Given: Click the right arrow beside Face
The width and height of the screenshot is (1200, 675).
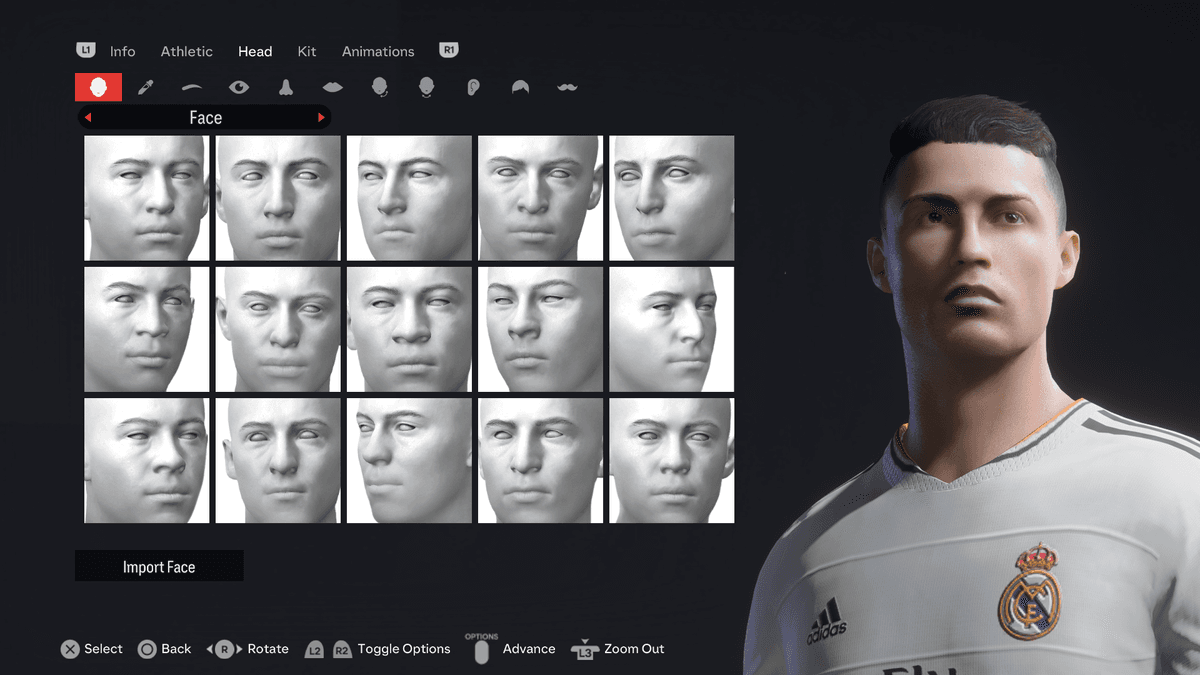Looking at the screenshot, I should tap(321, 118).
